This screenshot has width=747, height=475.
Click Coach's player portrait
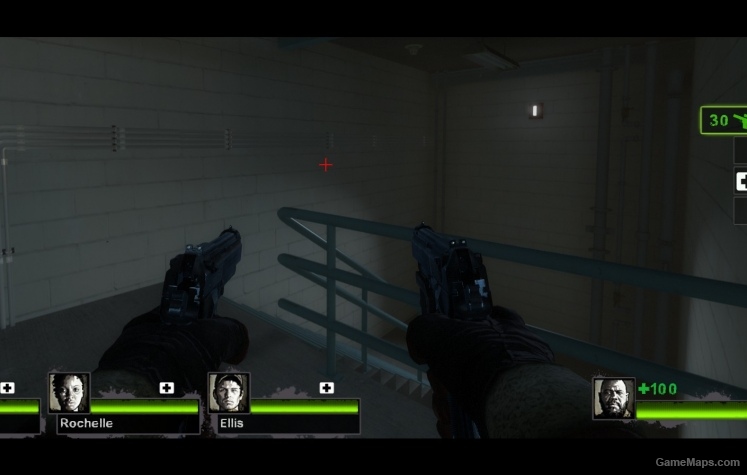(x=613, y=397)
